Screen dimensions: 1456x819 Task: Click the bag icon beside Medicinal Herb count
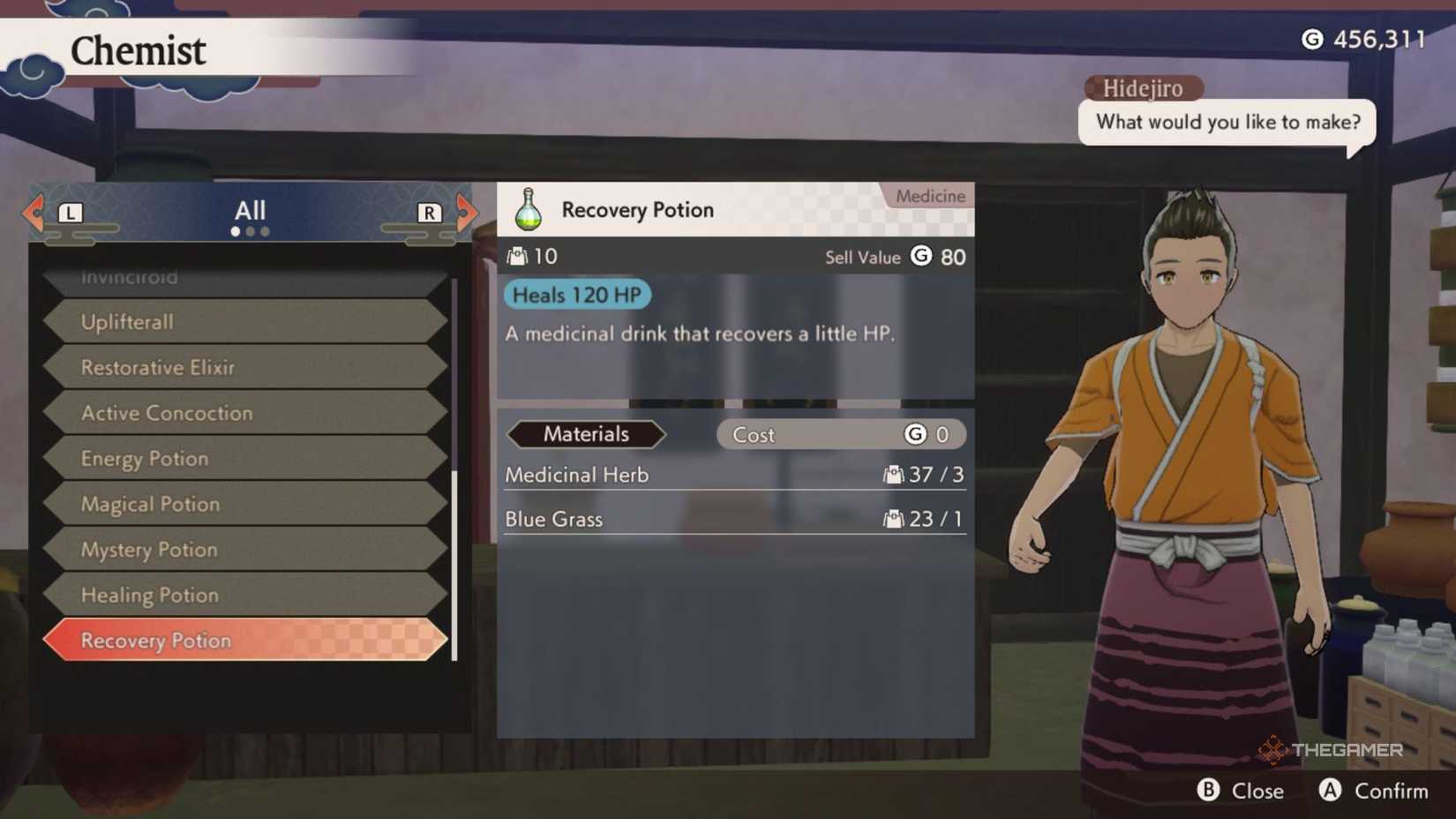[x=895, y=474]
